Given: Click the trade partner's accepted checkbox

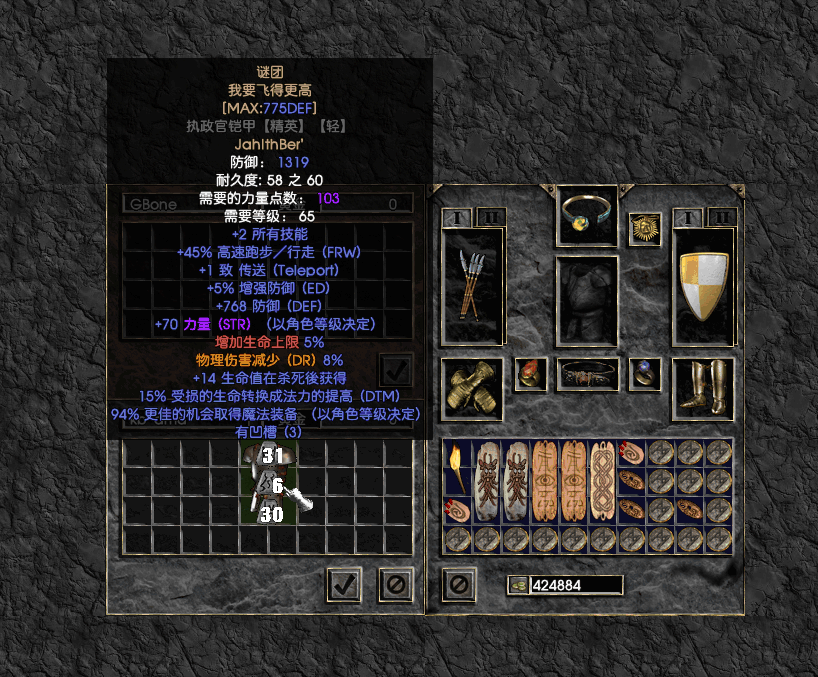Looking at the screenshot, I should [395, 369].
